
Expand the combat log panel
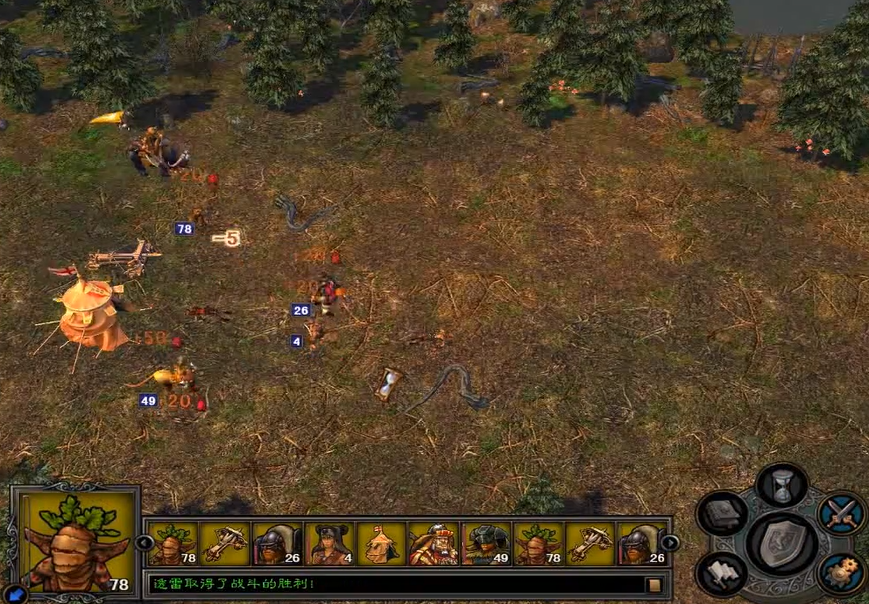point(654,584)
